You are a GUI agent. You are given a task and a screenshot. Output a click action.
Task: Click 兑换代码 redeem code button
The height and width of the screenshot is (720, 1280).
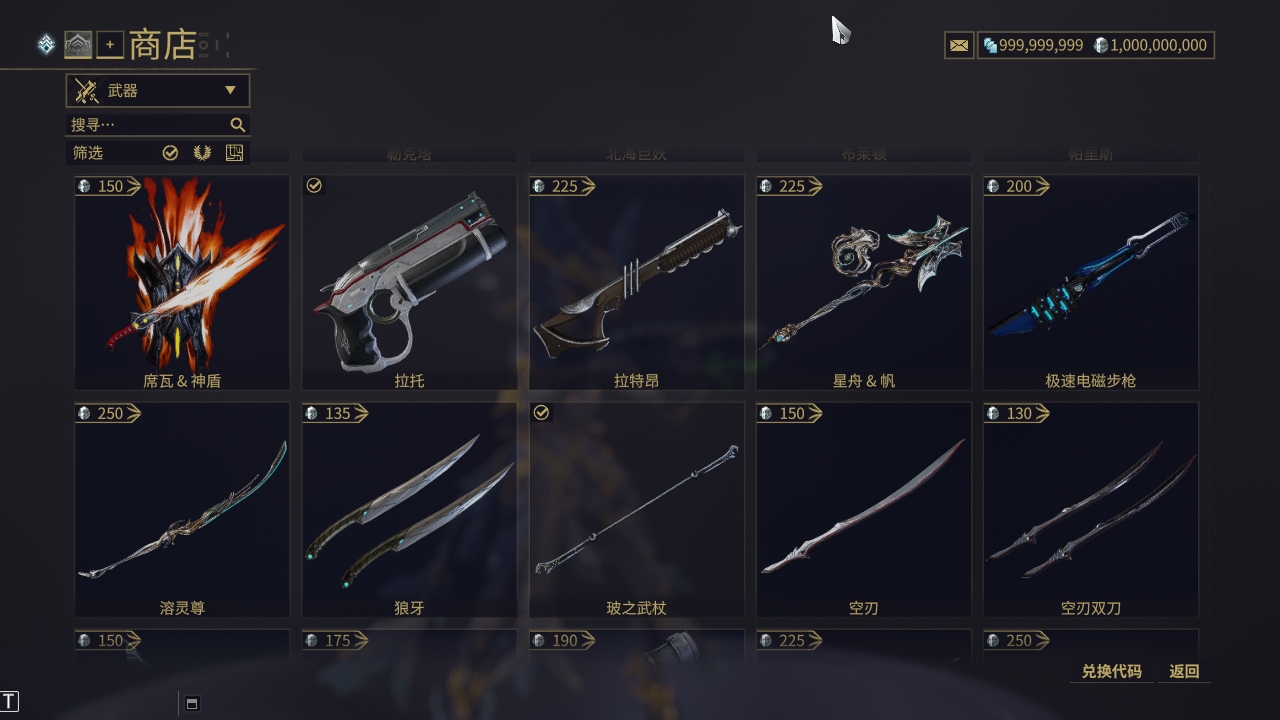(1111, 671)
